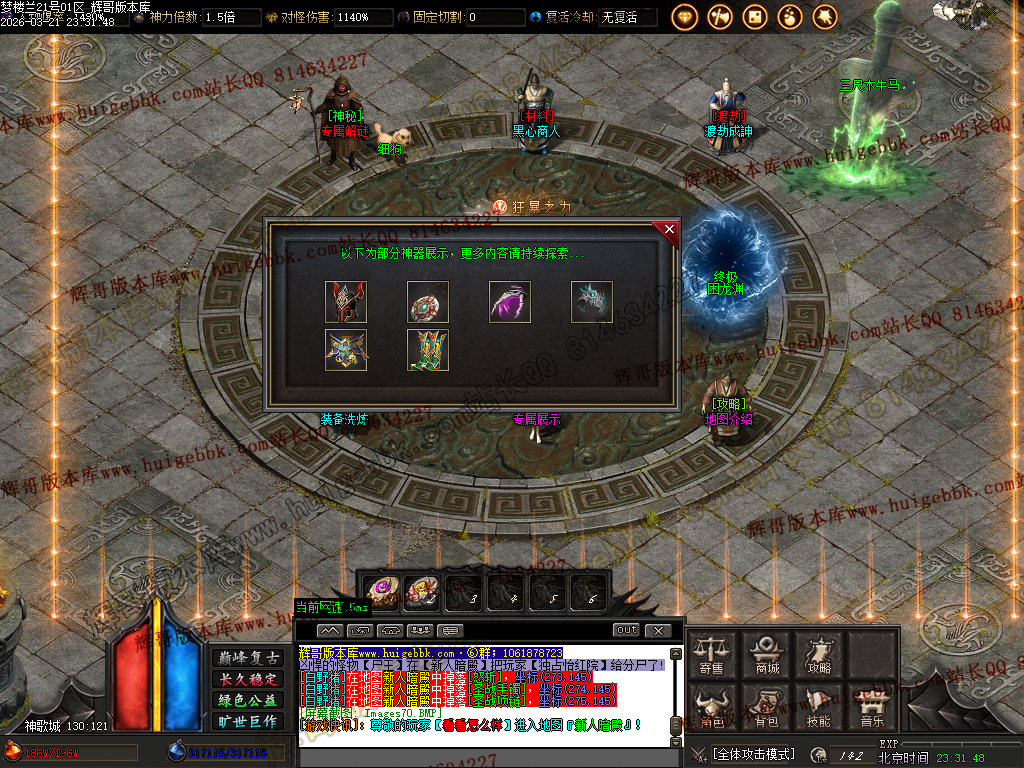This screenshot has height=768, width=1024.
Task: Click the dice icon in top bar
Action: point(755,16)
